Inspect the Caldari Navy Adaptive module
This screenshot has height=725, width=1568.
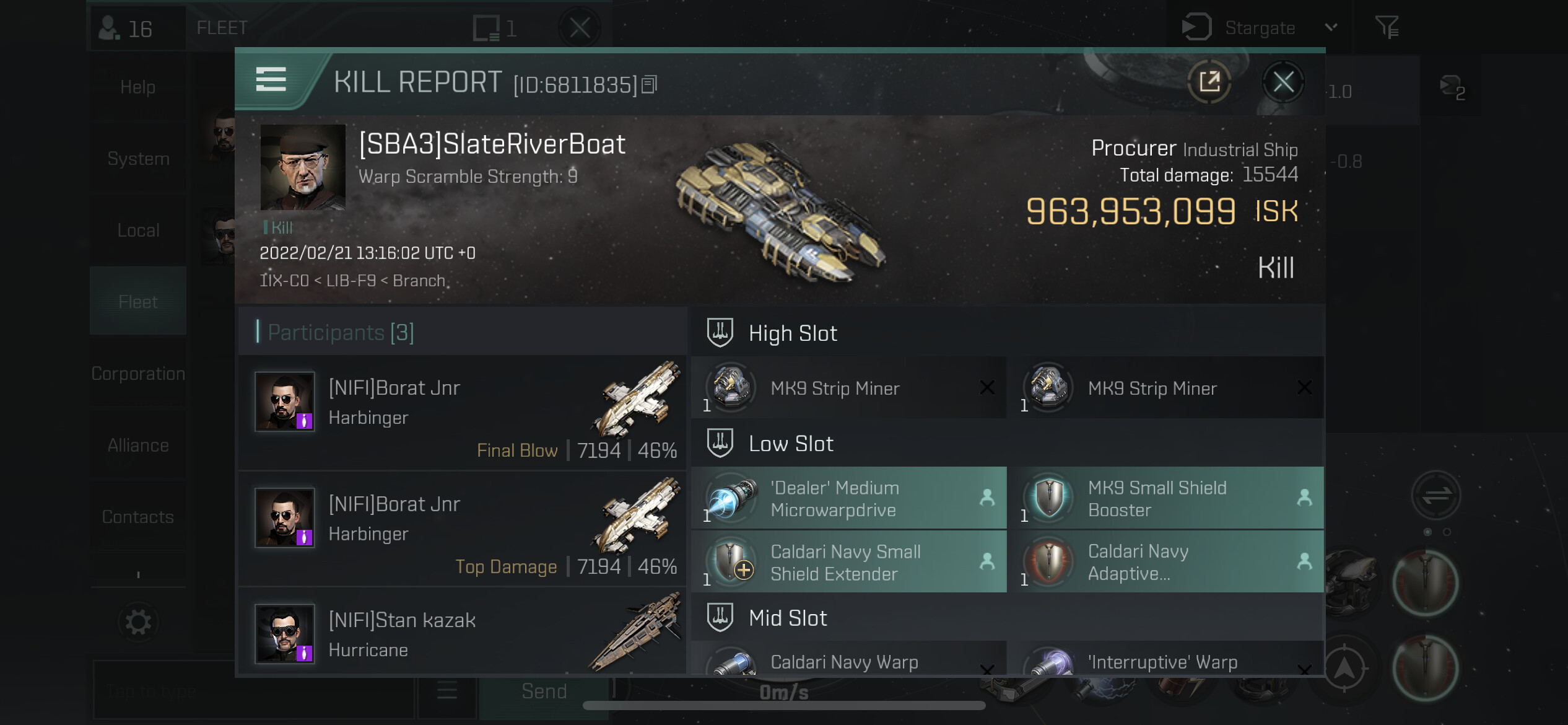(x=1165, y=562)
